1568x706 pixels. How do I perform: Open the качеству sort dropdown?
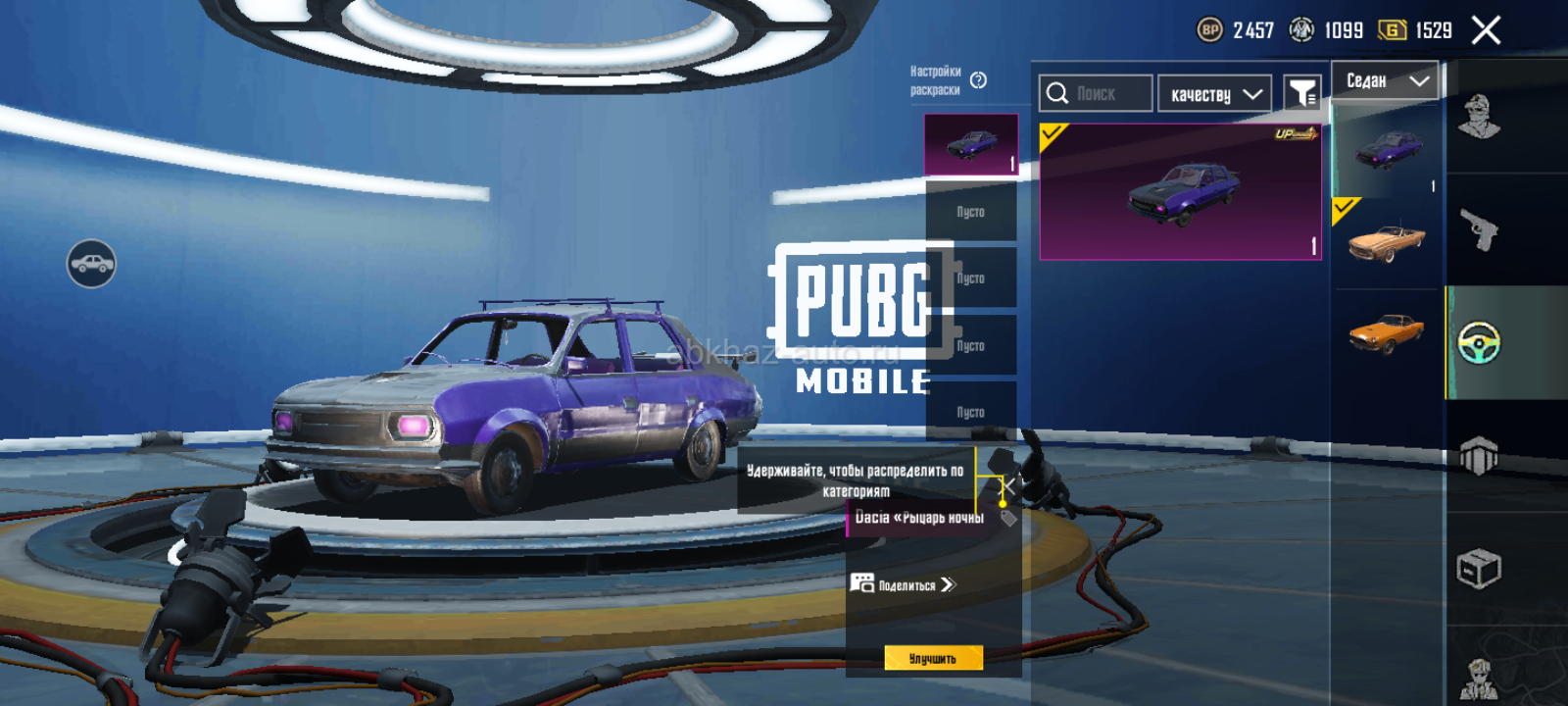coord(1214,94)
